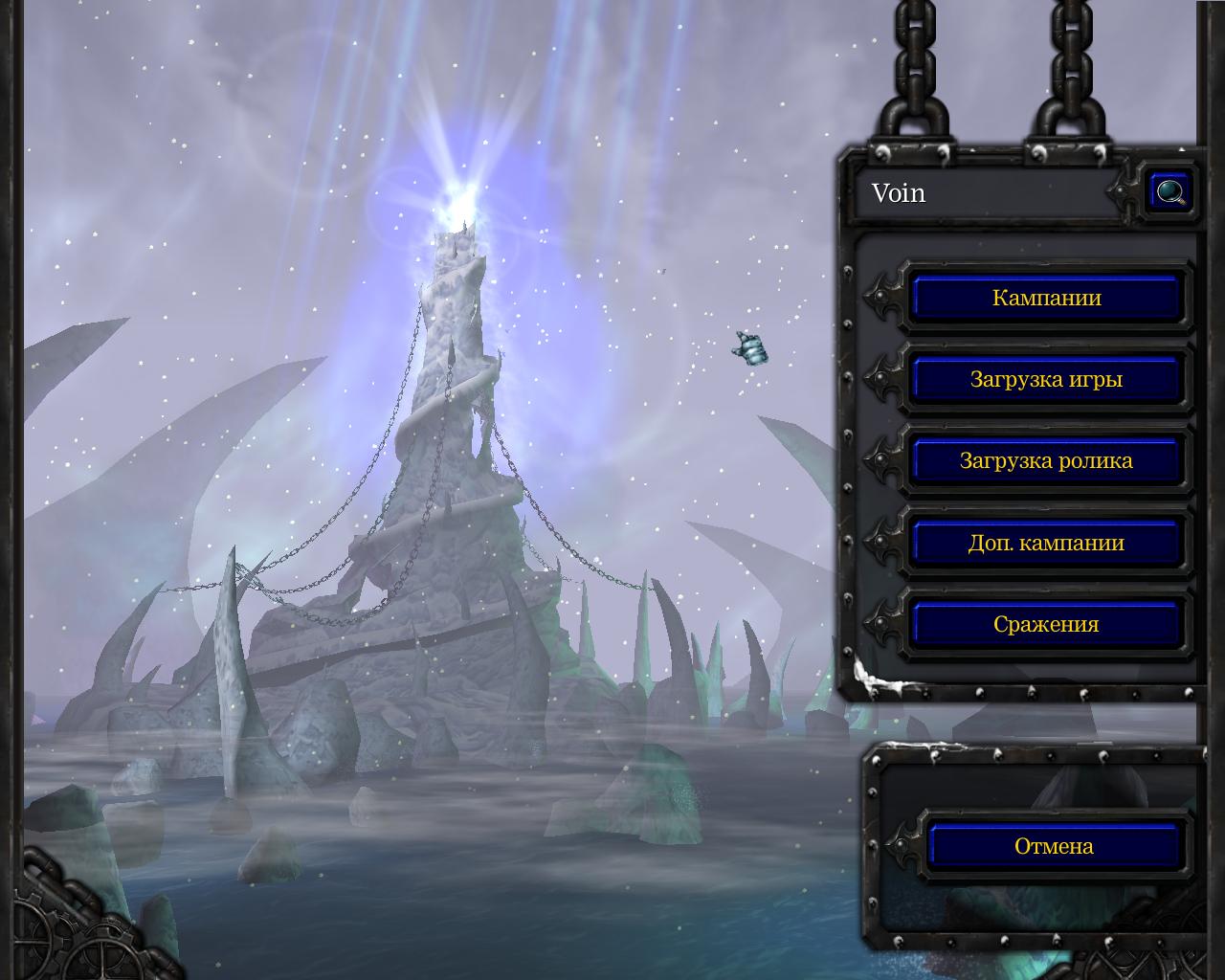
Task: Open profile selection via the magnifier icon
Action: point(1169,192)
